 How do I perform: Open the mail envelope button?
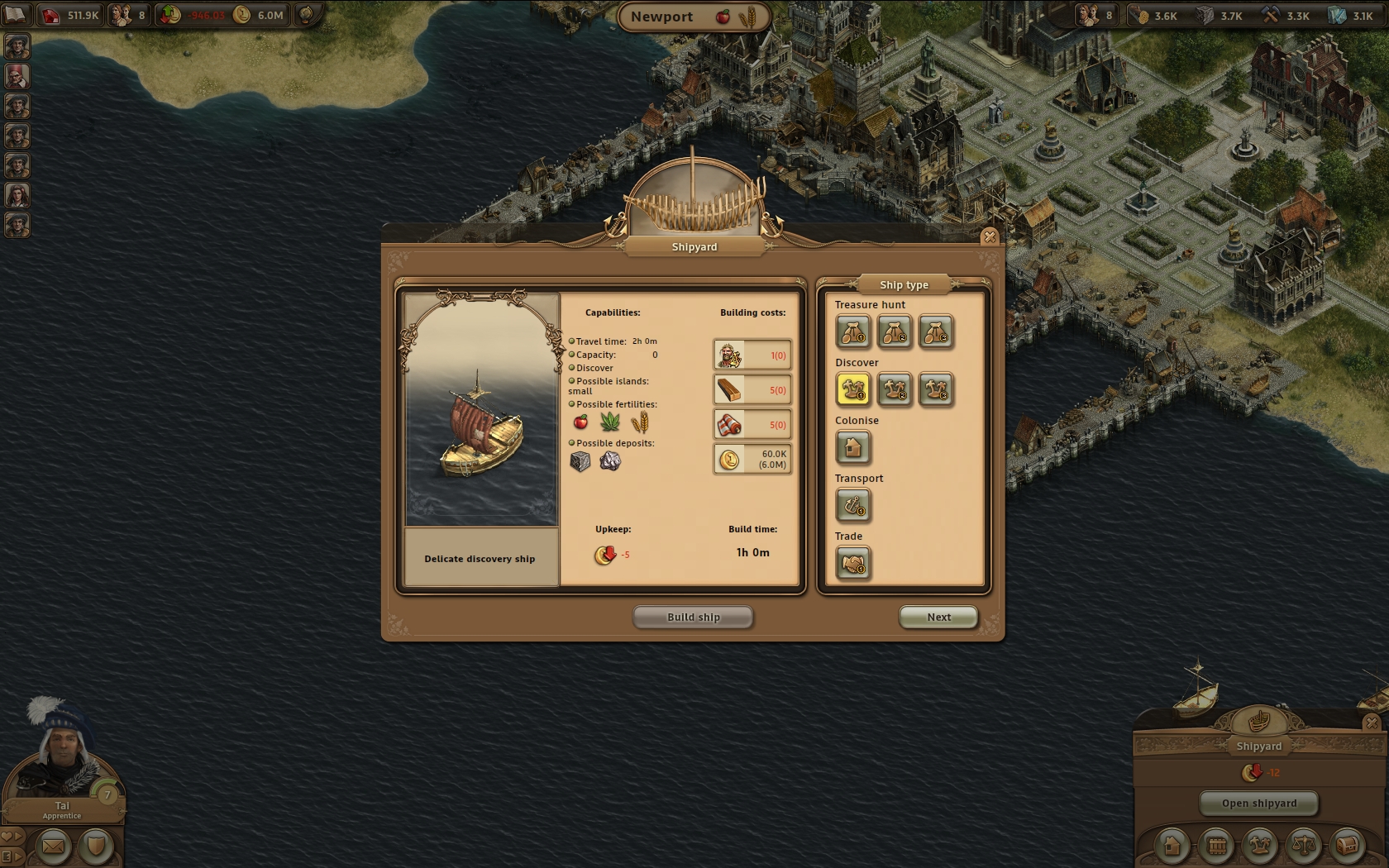pyautogui.click(x=53, y=846)
